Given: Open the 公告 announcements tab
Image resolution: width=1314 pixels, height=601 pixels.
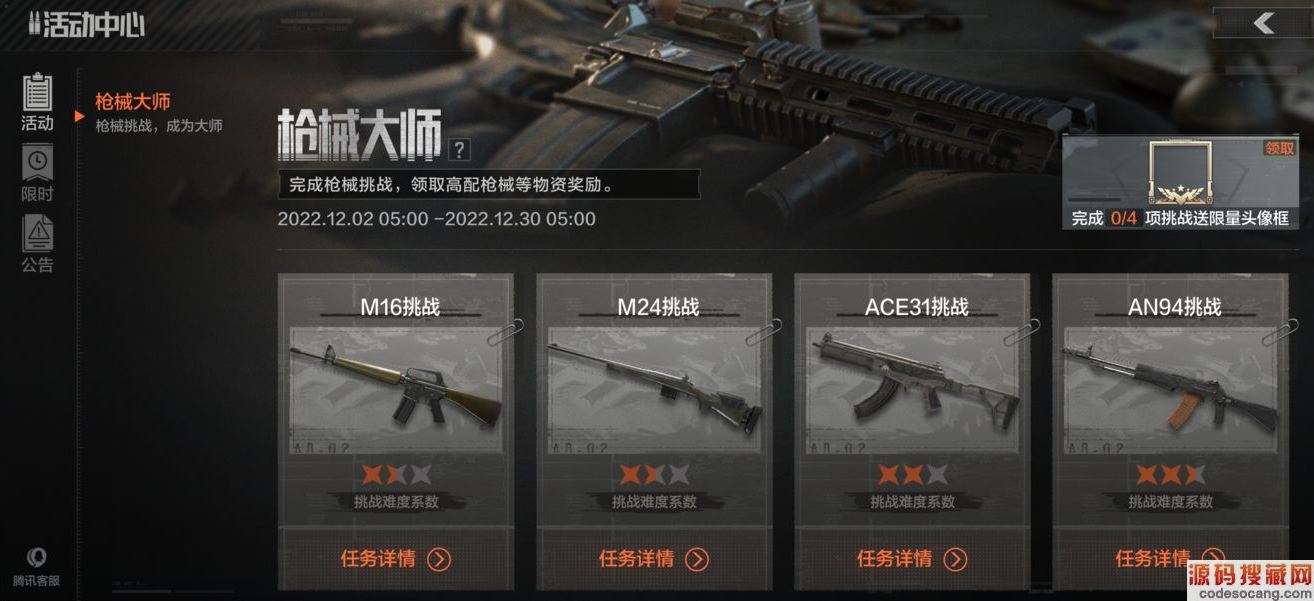Looking at the screenshot, I should click(37, 244).
